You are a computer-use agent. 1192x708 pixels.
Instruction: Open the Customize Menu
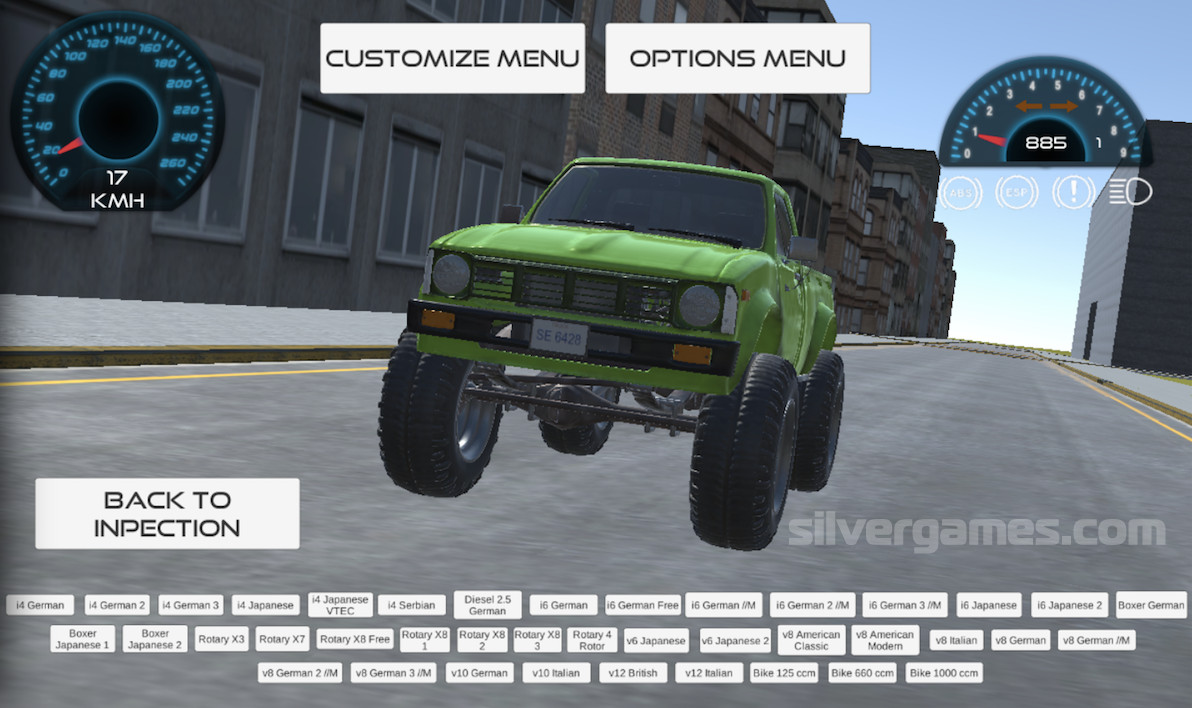pyautogui.click(x=452, y=58)
